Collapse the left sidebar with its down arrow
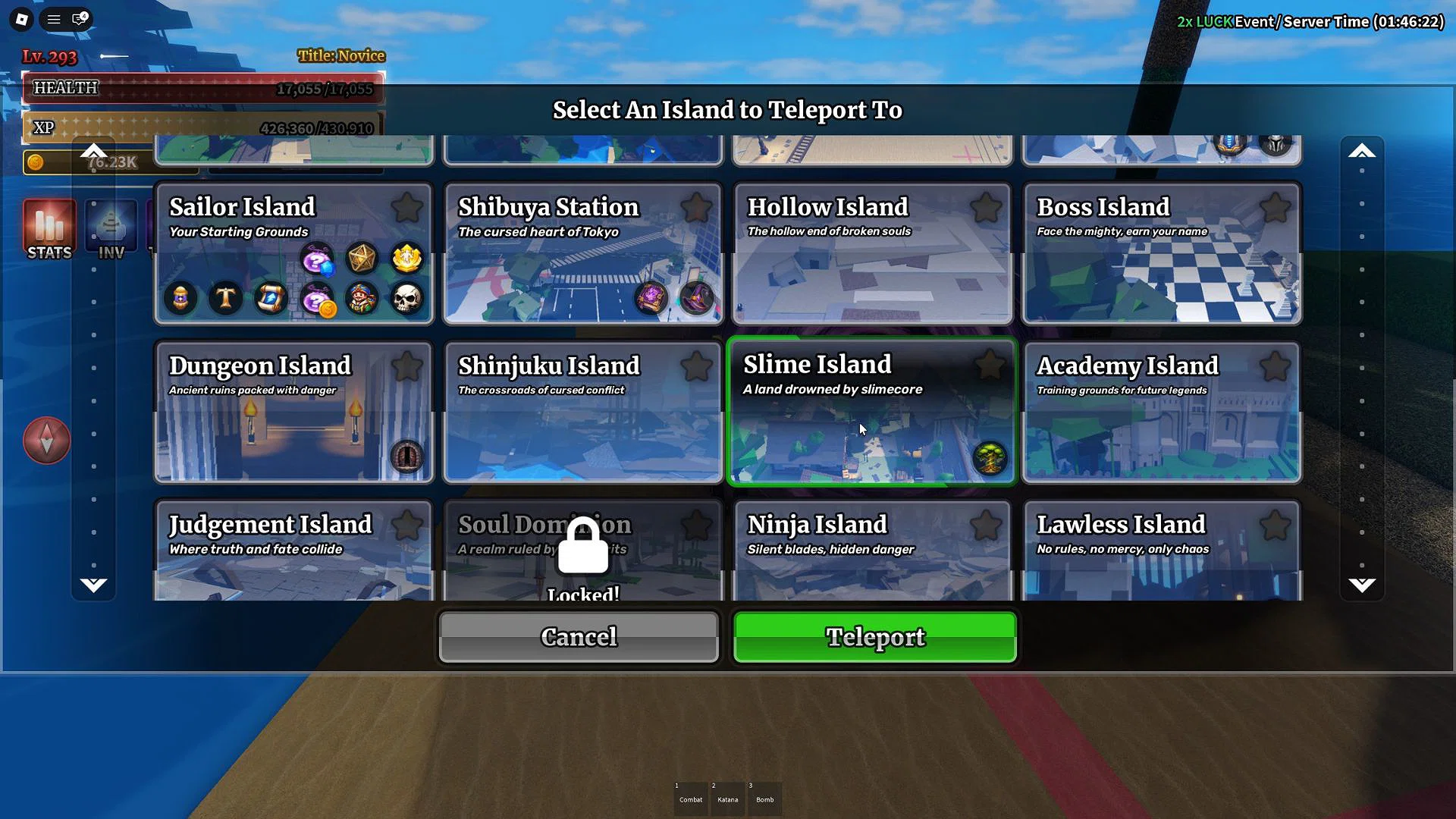Image resolution: width=1456 pixels, height=819 pixels. 93,584
